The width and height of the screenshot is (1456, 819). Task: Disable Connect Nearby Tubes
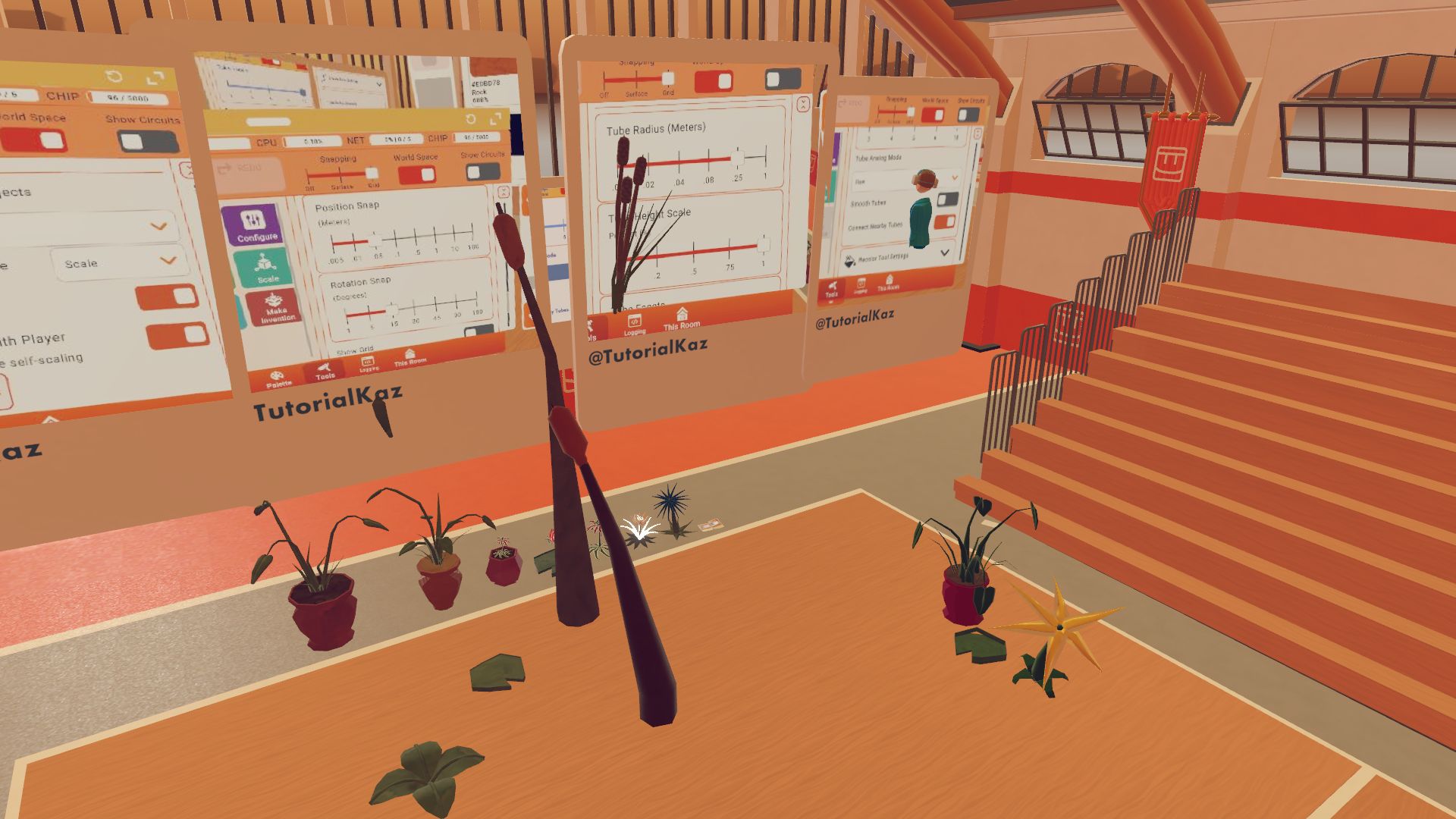pos(946,222)
